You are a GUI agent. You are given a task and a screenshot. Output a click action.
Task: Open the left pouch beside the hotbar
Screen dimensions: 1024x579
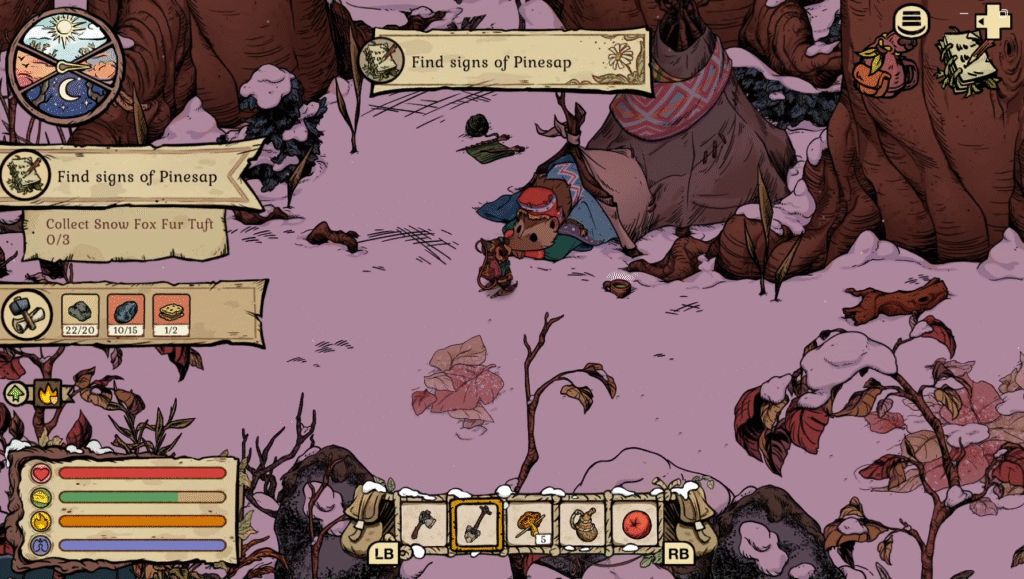[x=367, y=522]
